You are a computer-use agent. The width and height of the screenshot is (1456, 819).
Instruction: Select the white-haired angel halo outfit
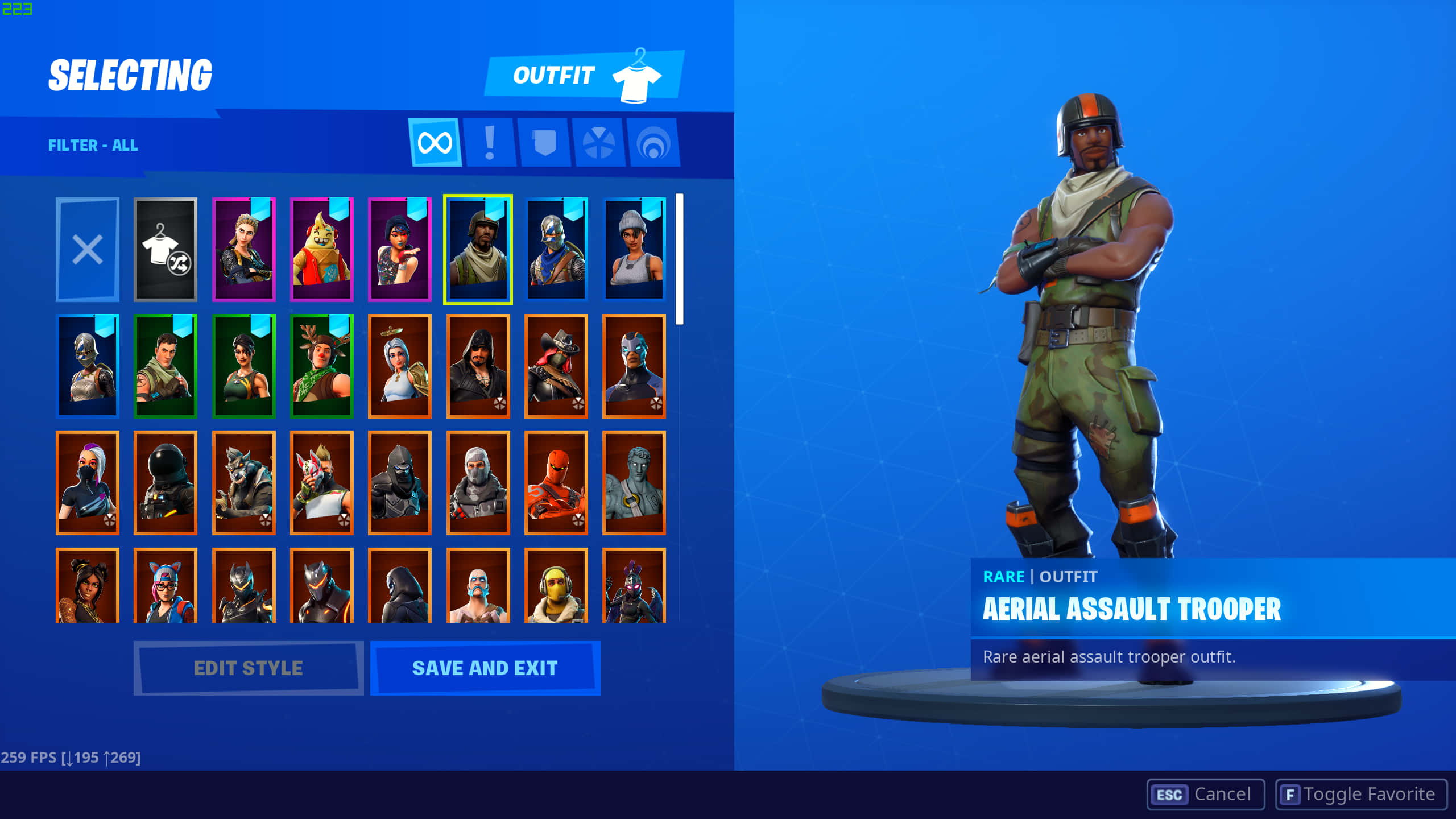(x=400, y=366)
